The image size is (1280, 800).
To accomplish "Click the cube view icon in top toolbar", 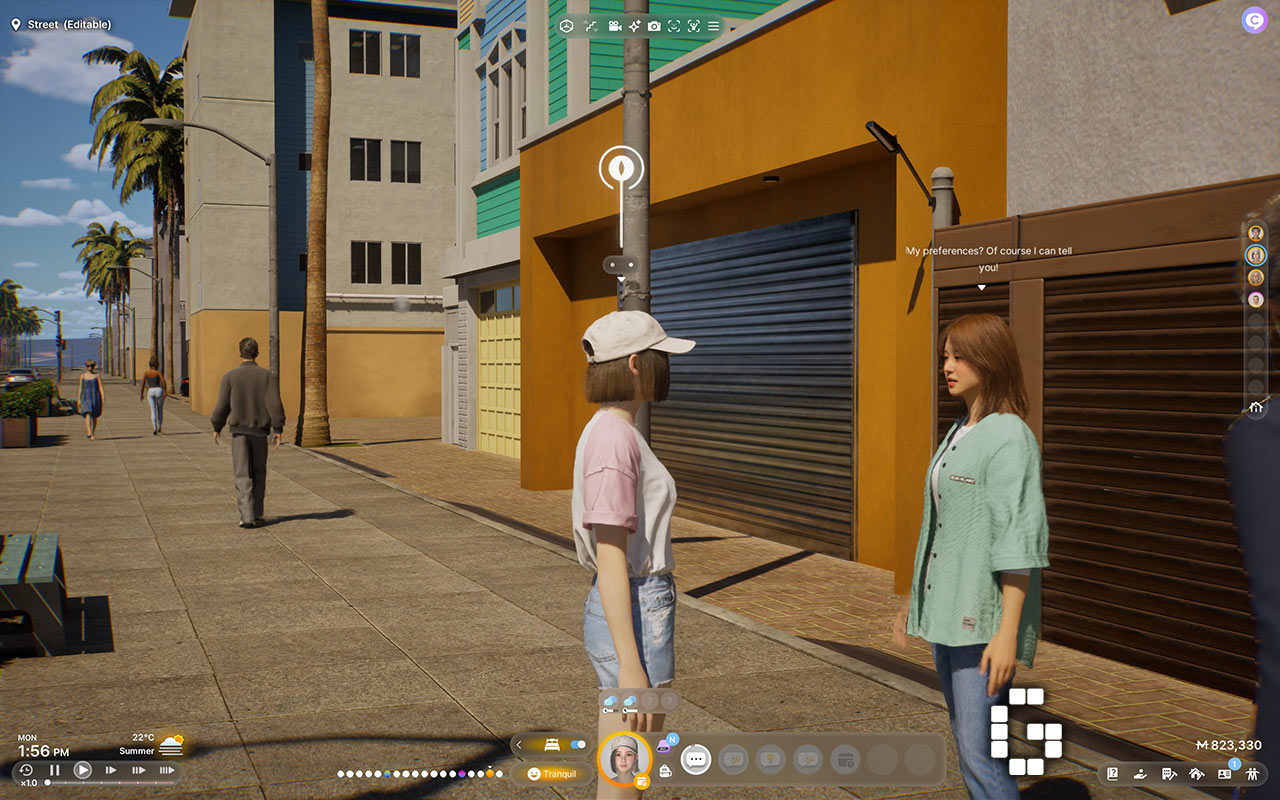I will (x=566, y=26).
